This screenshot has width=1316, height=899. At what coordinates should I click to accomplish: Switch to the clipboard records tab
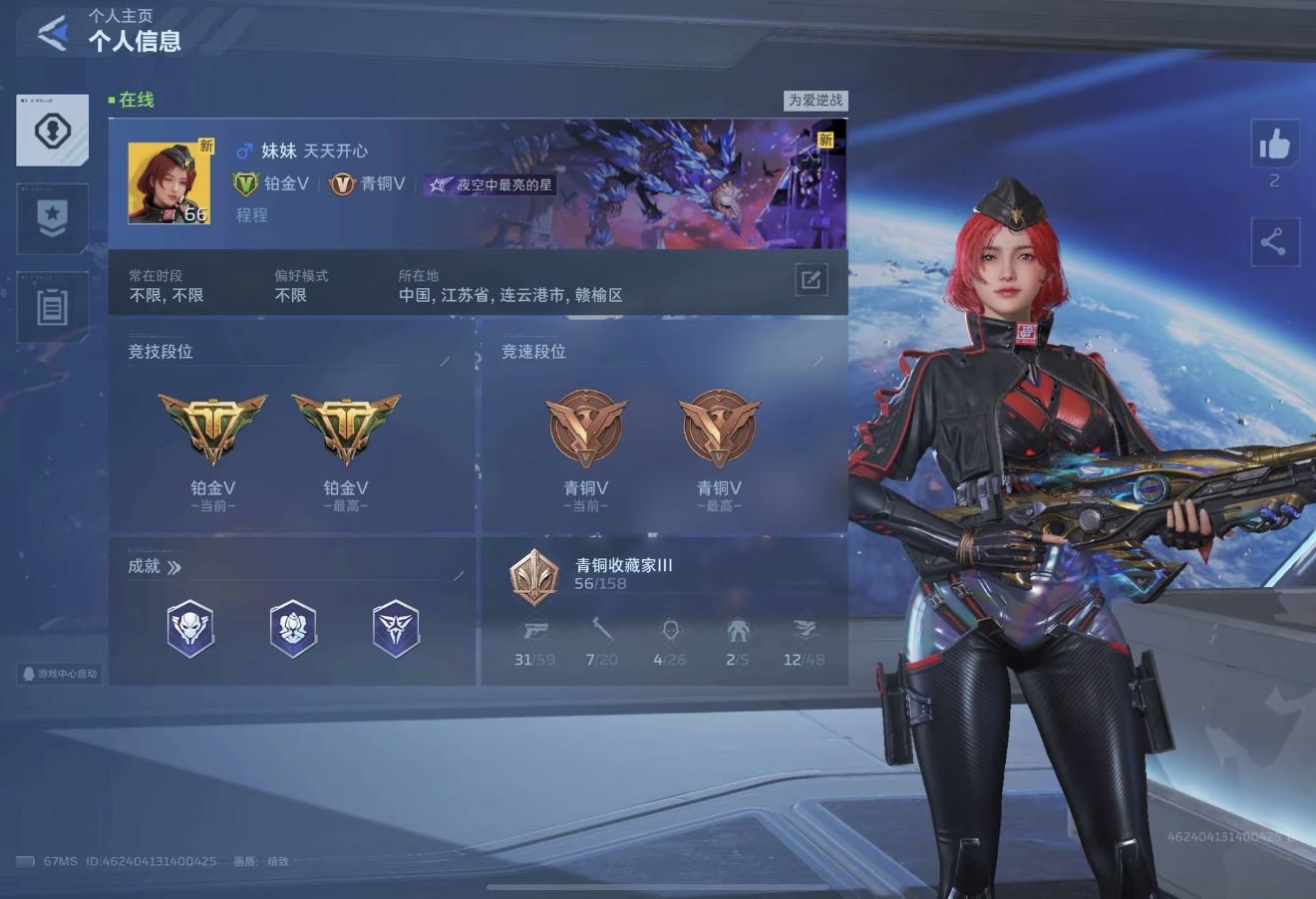[52, 307]
